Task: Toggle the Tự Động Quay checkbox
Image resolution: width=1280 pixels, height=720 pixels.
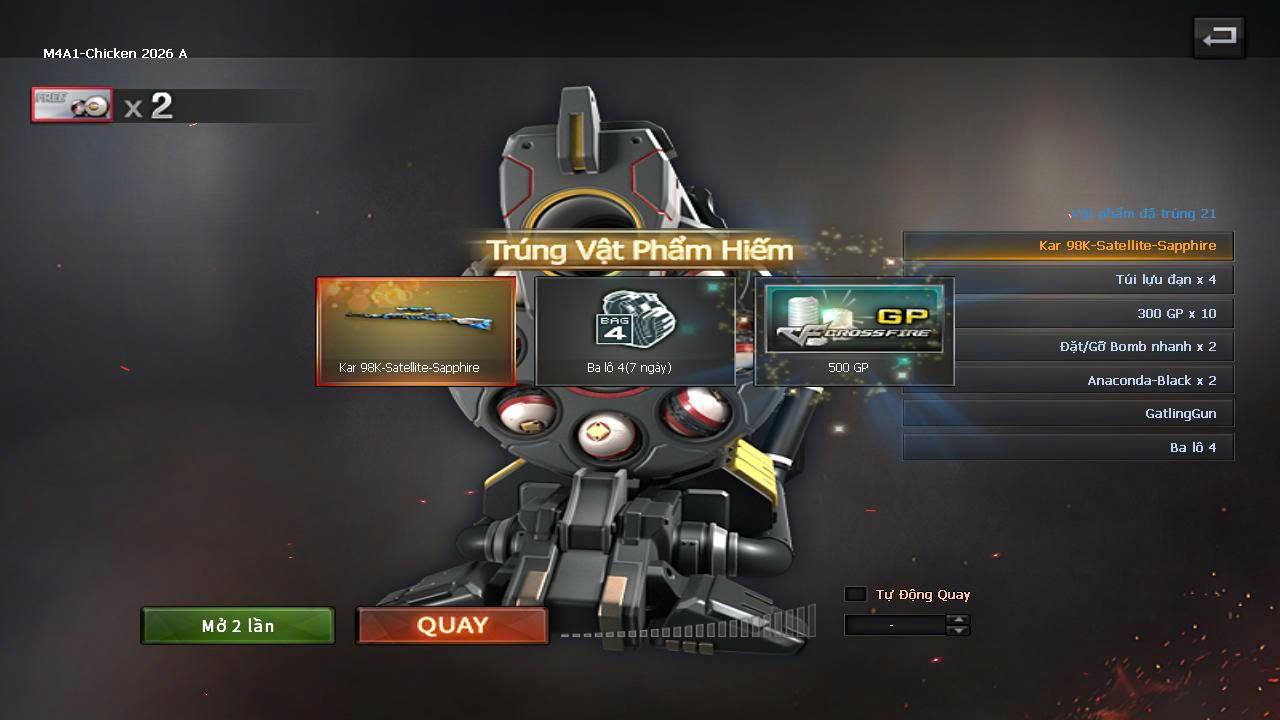Action: point(856,594)
